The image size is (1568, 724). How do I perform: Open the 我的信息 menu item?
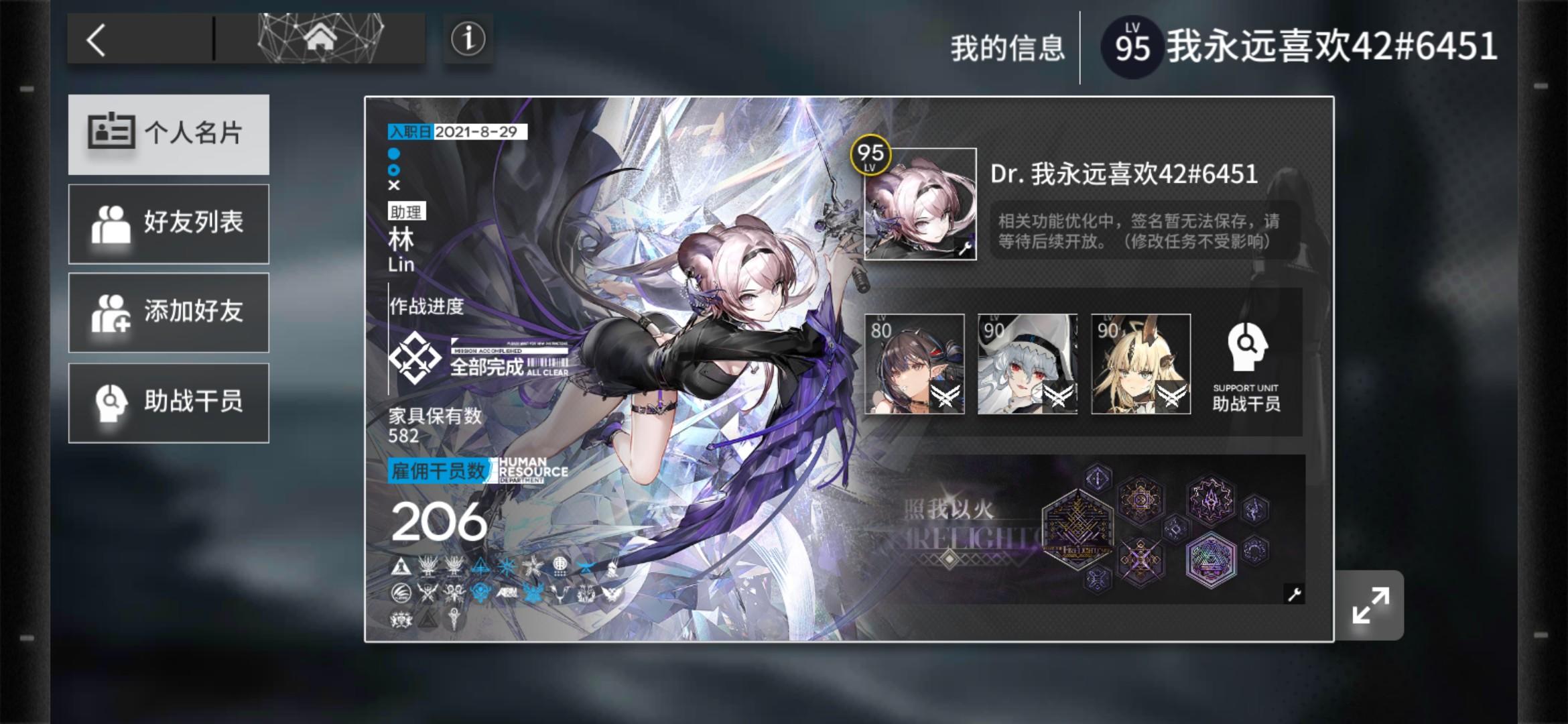[1006, 48]
